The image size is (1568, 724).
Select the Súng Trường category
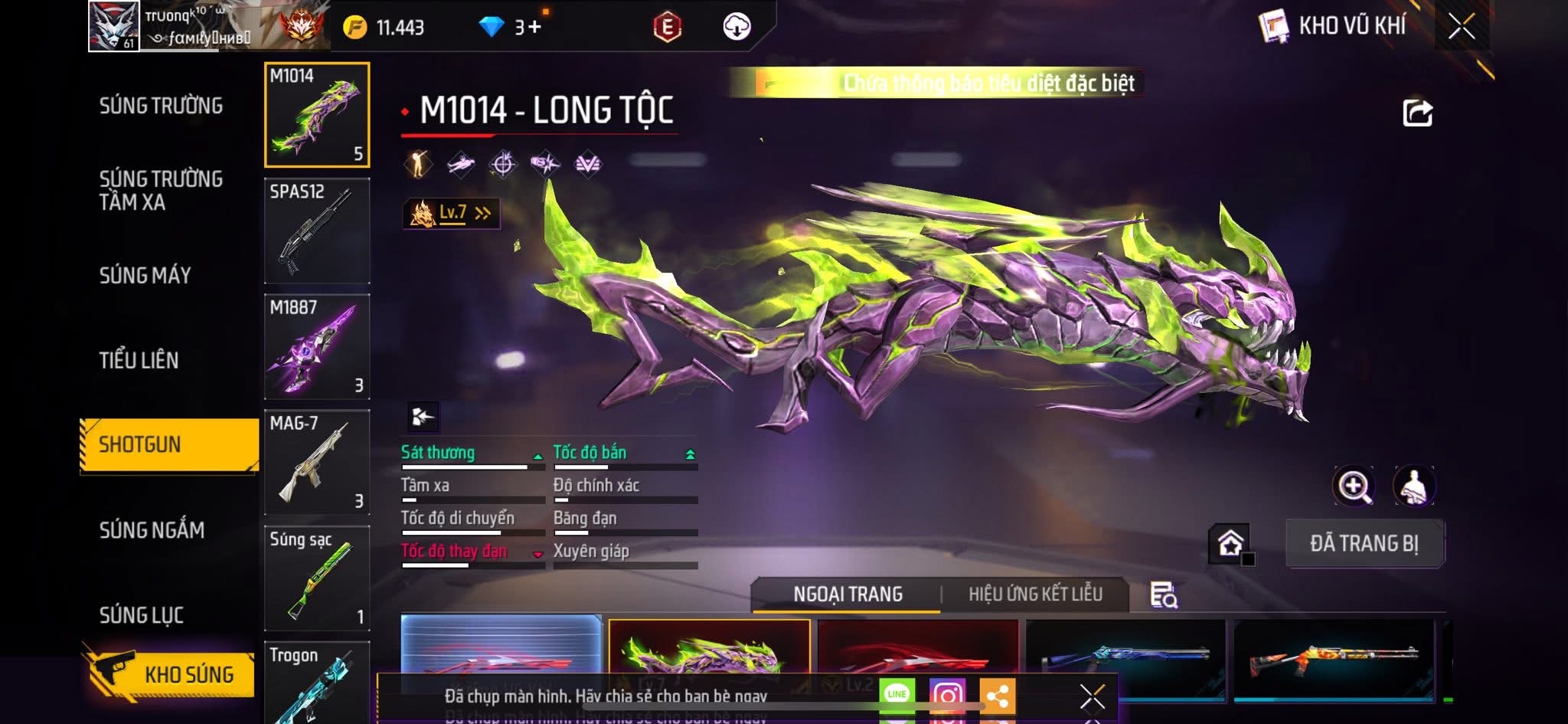click(161, 106)
